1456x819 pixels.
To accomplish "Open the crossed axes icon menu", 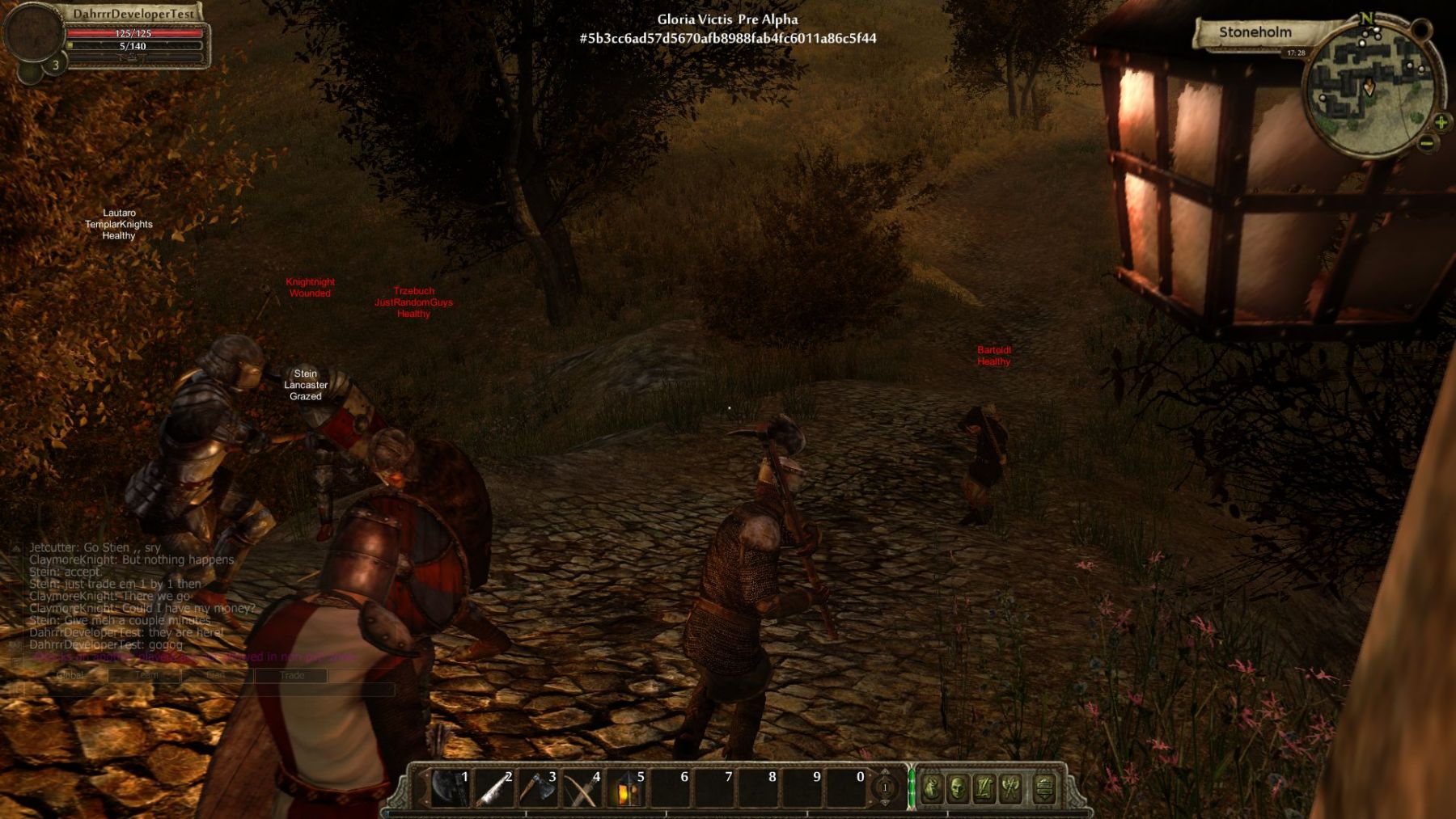I will coord(1010,787).
